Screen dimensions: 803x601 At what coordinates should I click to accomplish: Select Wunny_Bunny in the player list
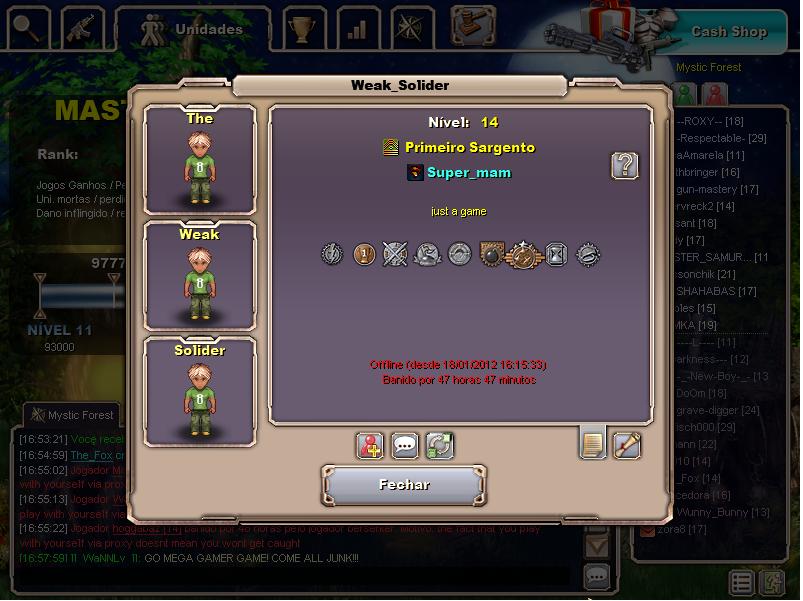click(x=718, y=512)
